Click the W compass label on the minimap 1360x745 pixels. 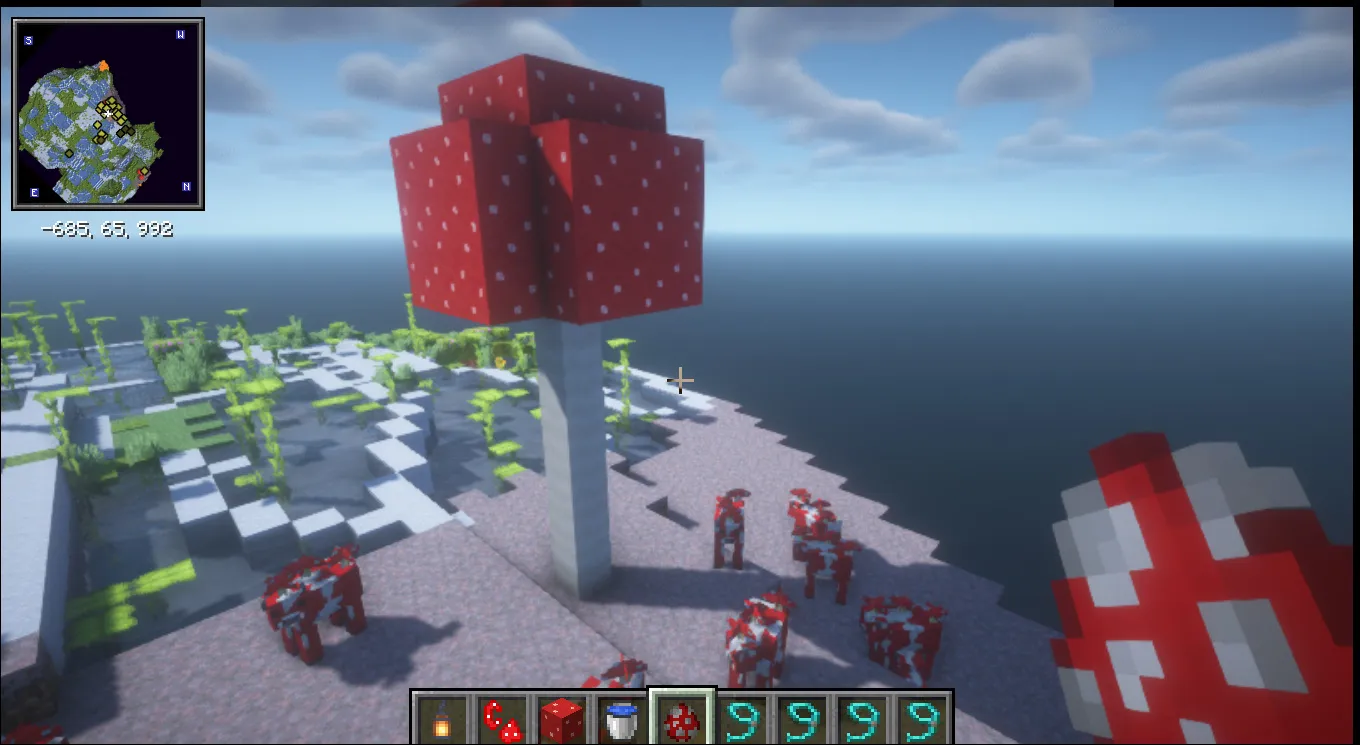(179, 35)
